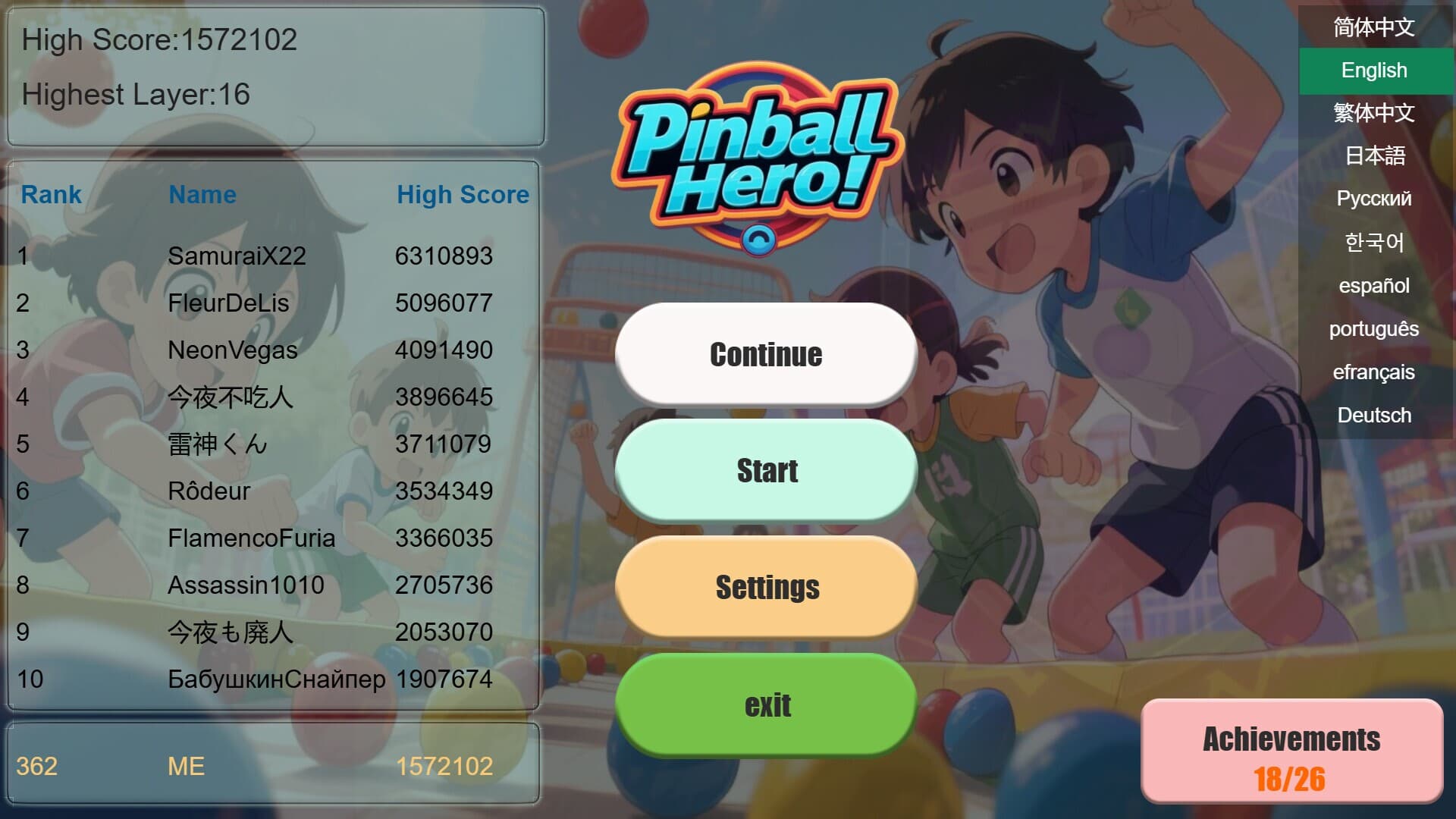
Task: Choose 한국어 from the language list
Action: 1374,243
